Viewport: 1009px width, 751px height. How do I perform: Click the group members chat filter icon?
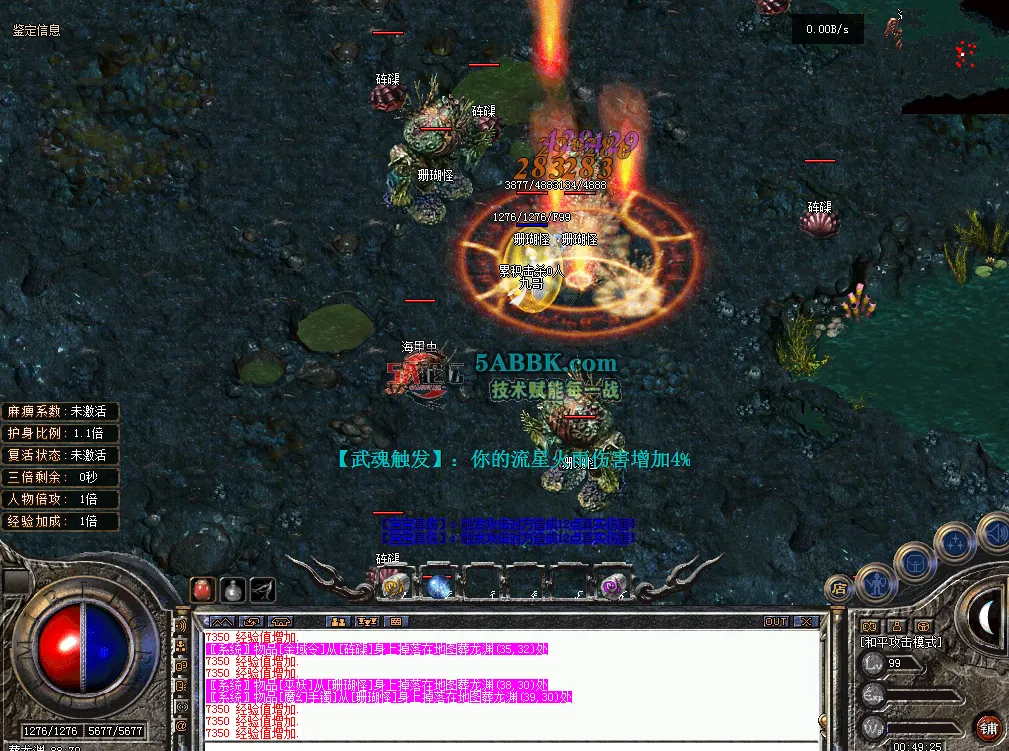click(x=337, y=622)
